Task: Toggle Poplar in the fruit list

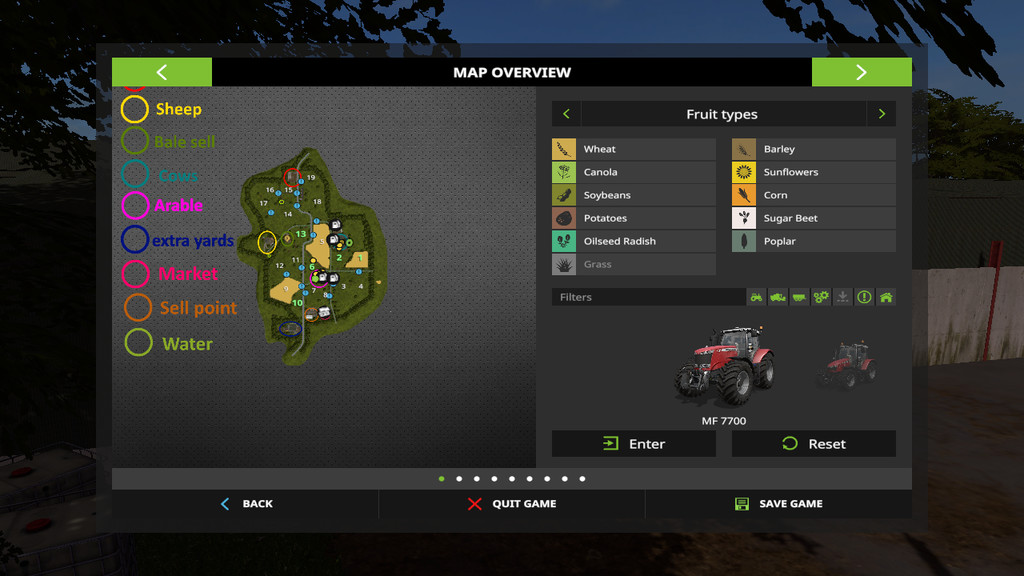Action: (x=813, y=241)
